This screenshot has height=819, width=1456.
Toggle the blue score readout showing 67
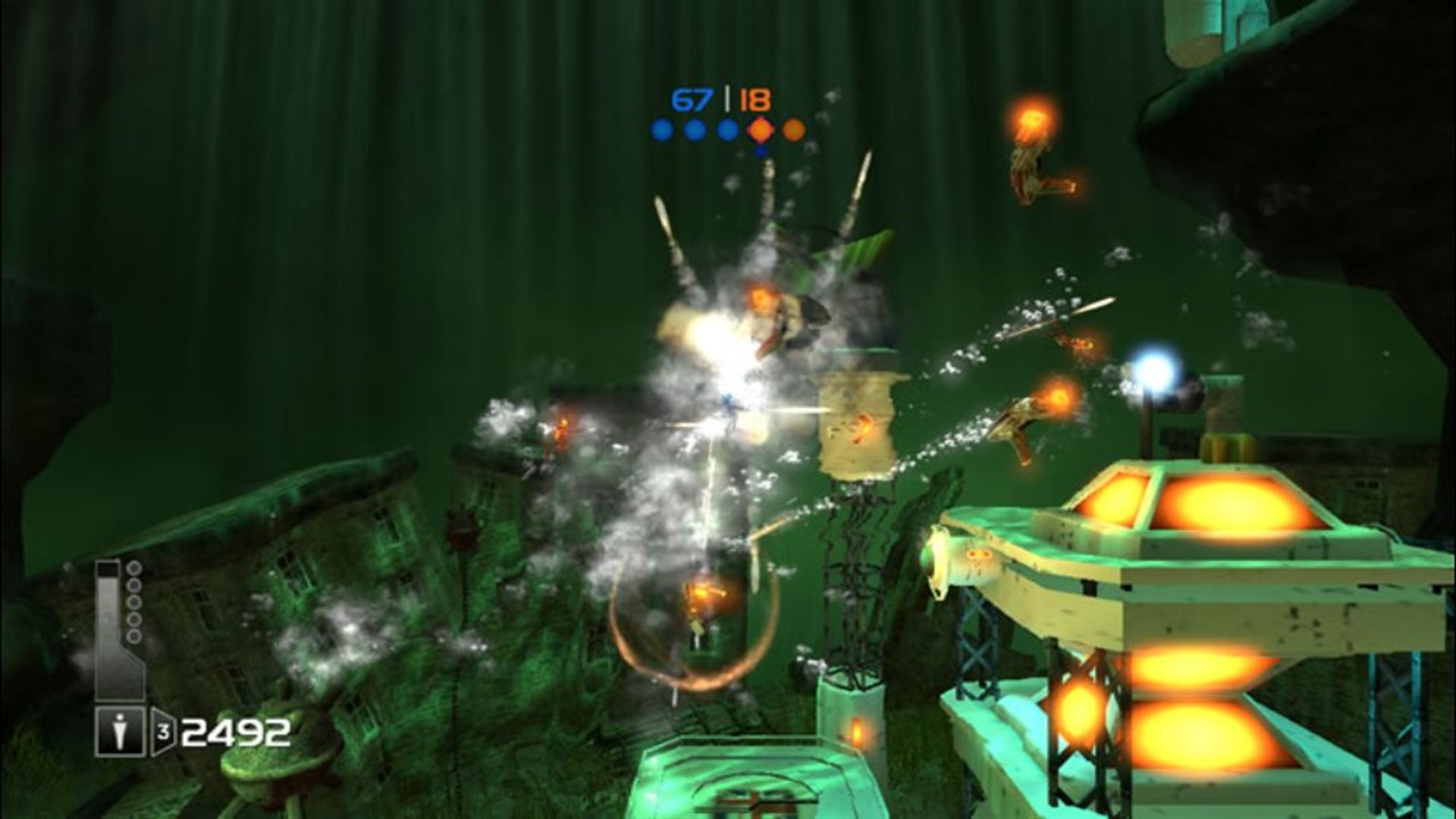pos(692,99)
